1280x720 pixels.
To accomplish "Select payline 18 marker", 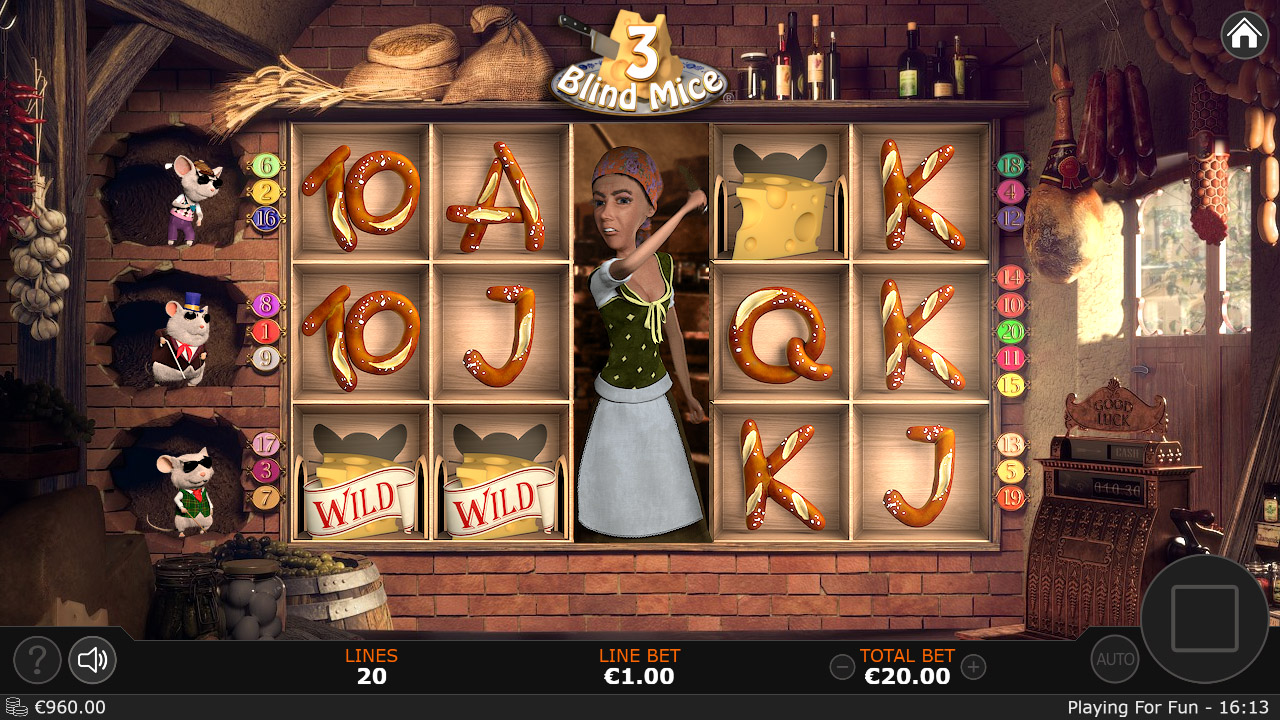I will 1011,166.
